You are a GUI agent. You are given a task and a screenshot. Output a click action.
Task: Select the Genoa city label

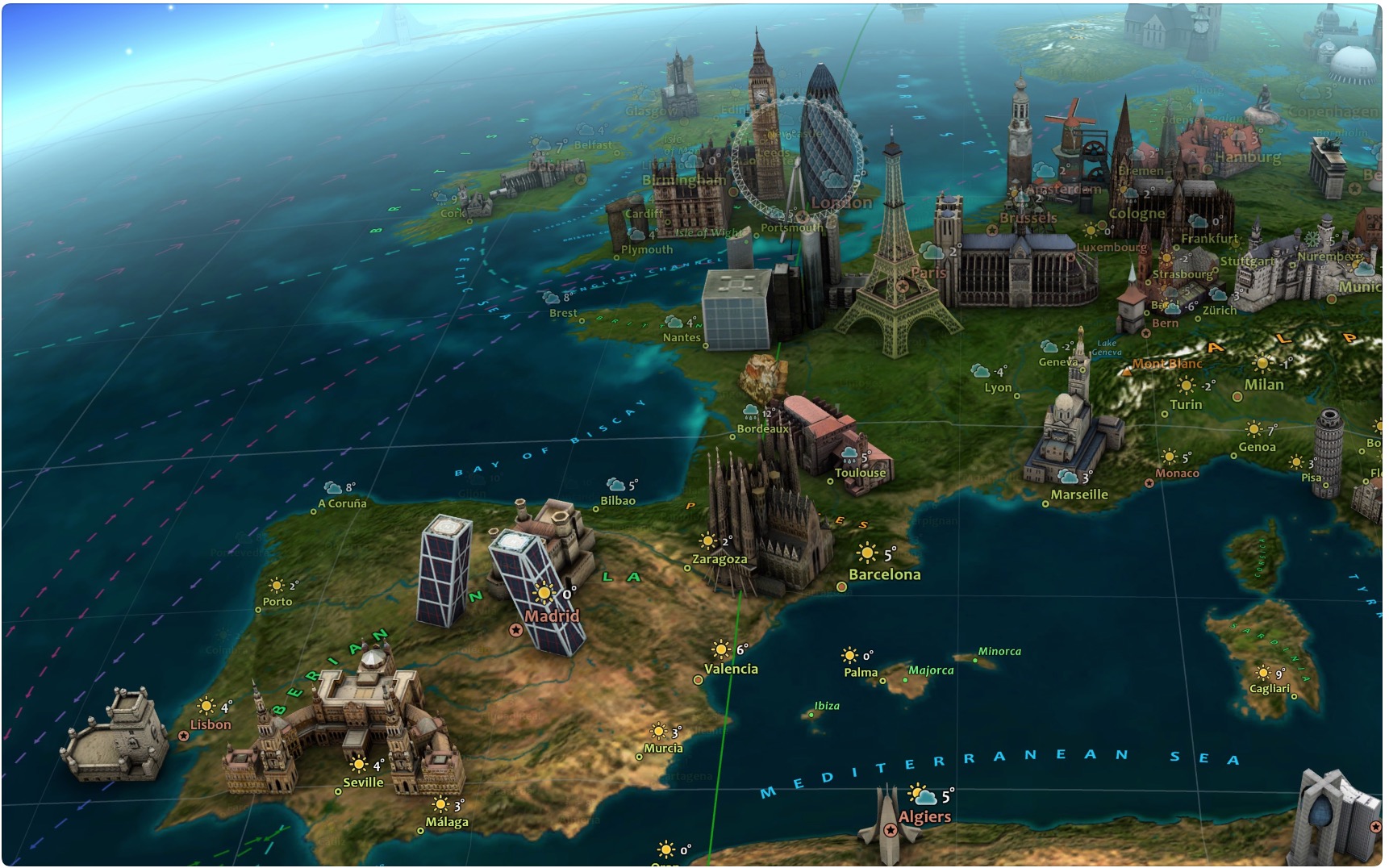(x=1257, y=447)
